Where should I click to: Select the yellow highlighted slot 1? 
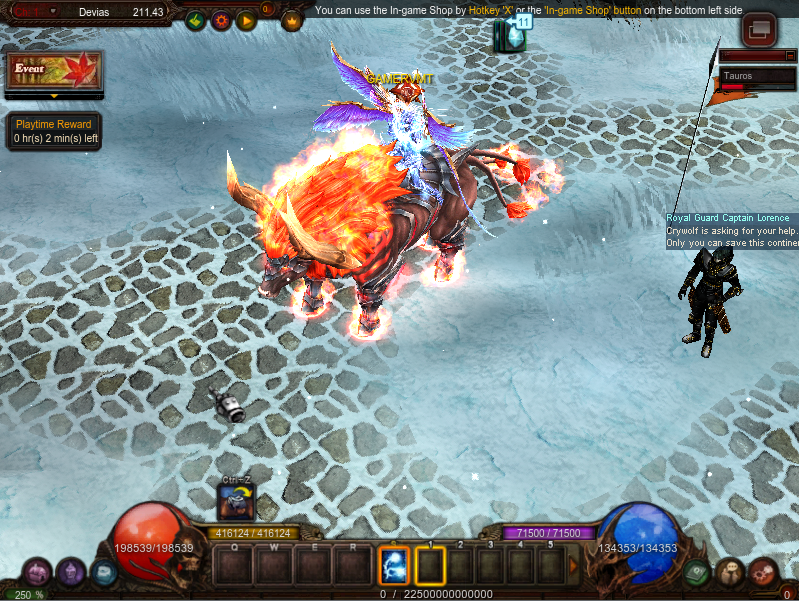(430, 565)
